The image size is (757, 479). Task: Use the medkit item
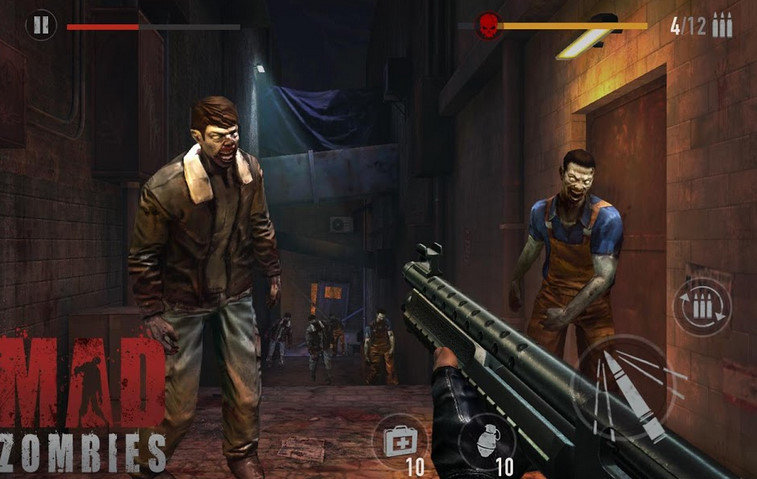coord(399,439)
